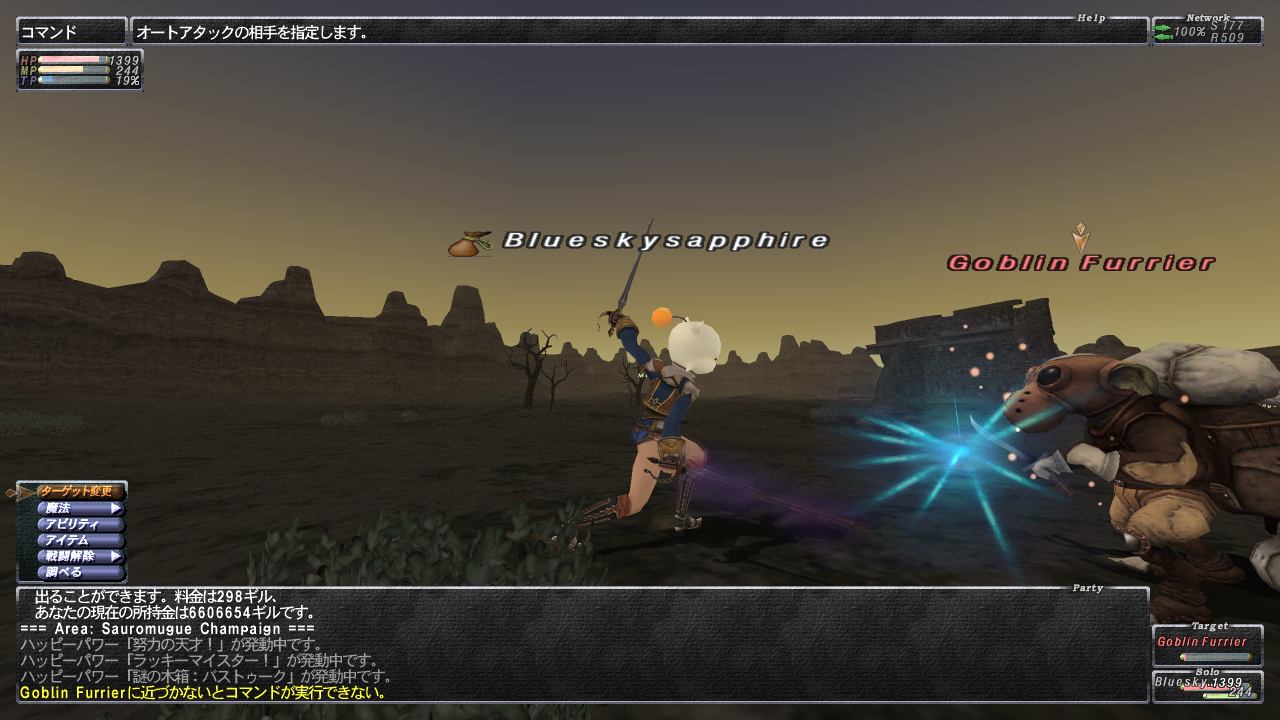1280x720 pixels.
Task: Open the 魔法 magic submenu
Action: (x=79, y=508)
